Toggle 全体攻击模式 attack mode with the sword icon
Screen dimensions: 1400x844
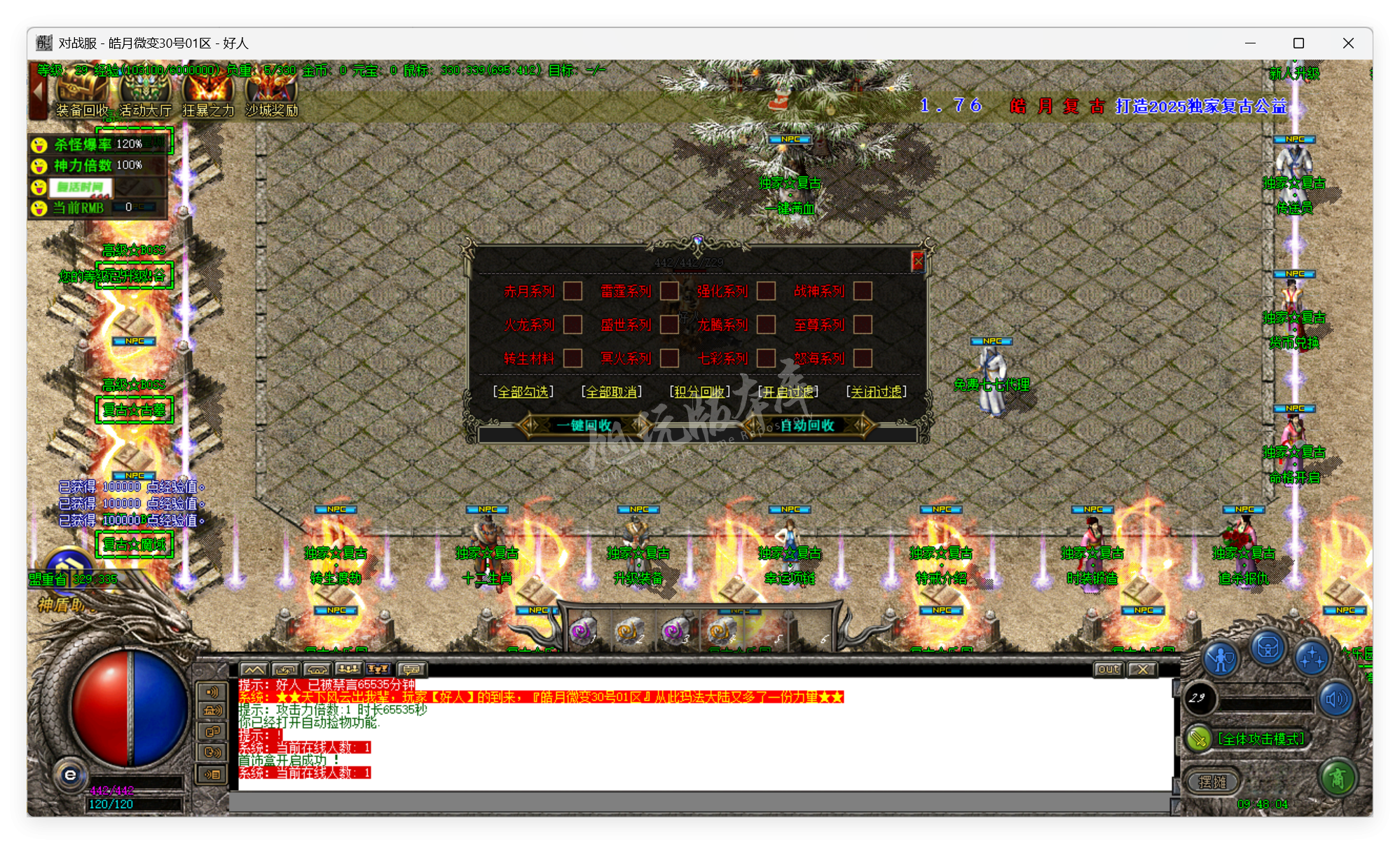[1199, 738]
